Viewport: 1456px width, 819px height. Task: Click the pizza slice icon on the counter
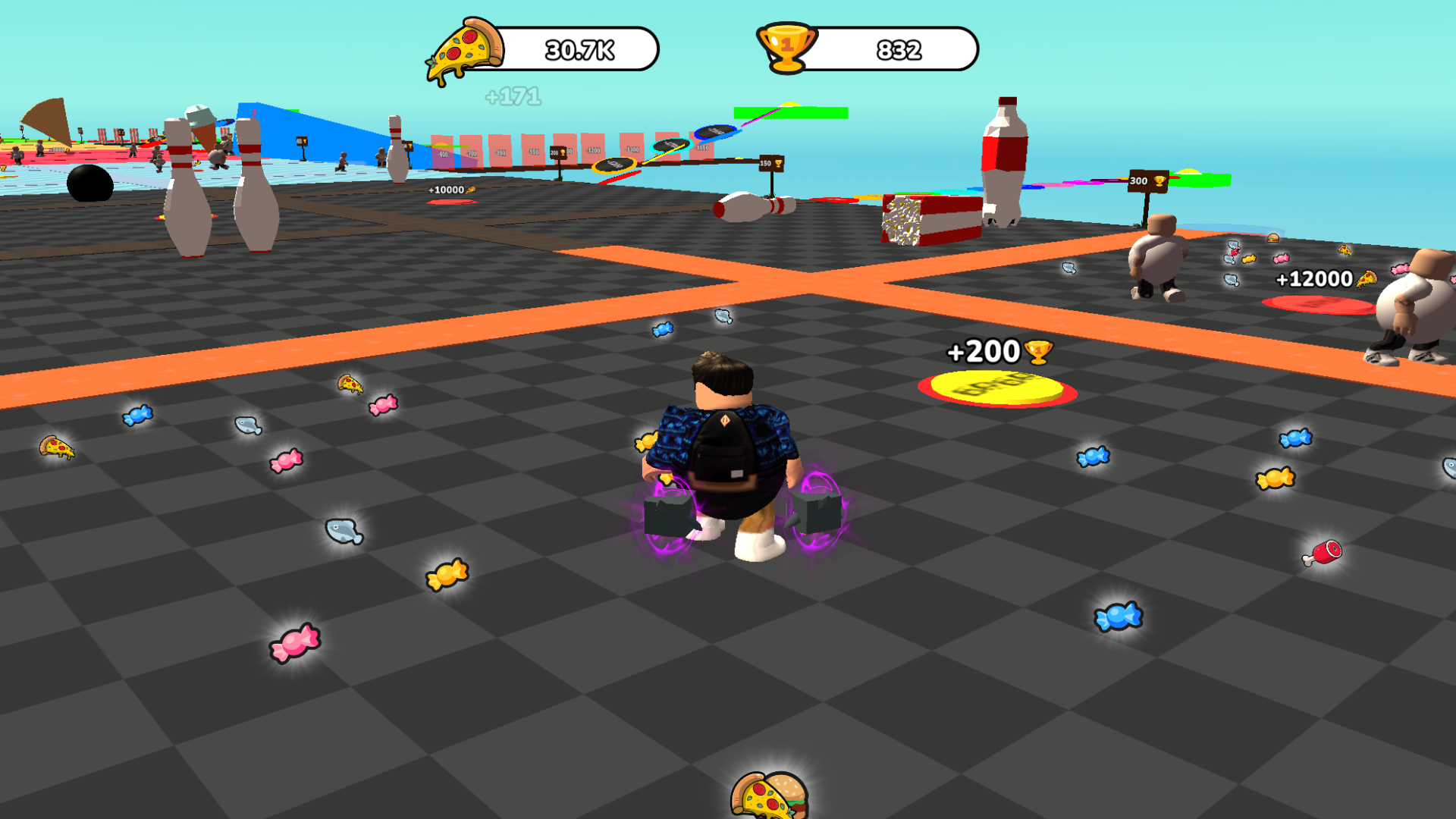point(465,48)
